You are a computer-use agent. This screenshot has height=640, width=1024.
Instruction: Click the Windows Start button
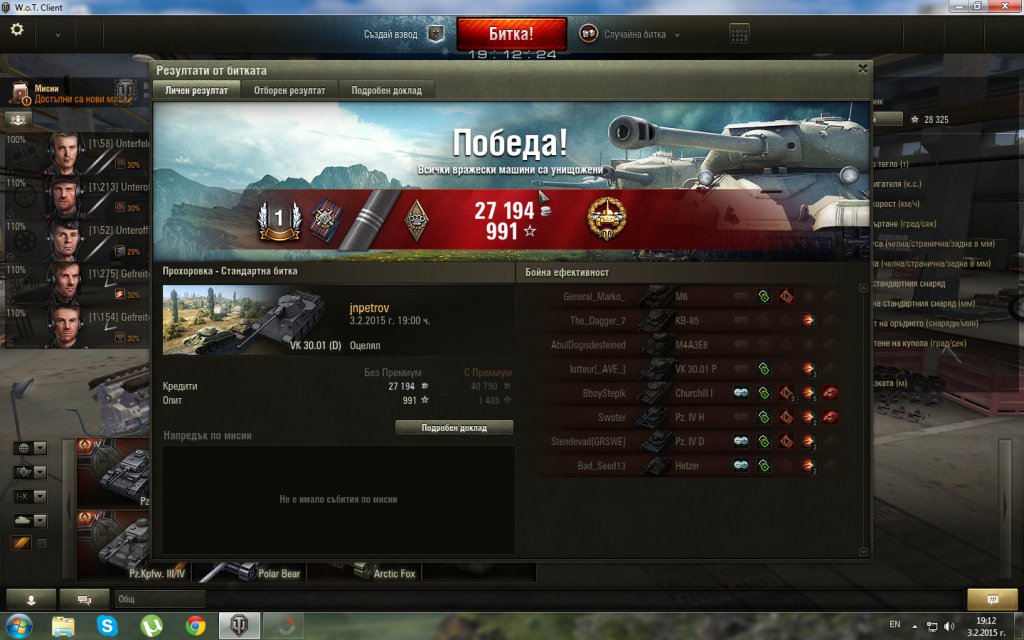click(19, 626)
